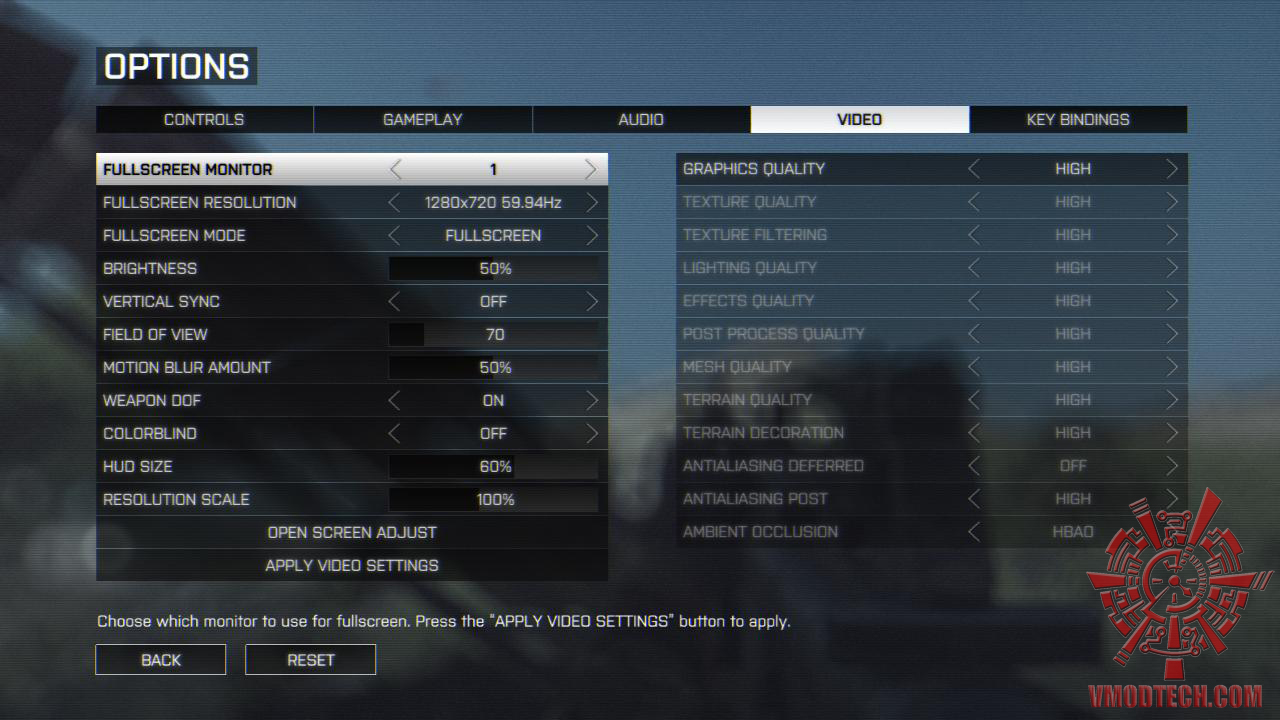Click right arrow for Graphics Quality
1280x720 pixels.
click(x=1172, y=170)
